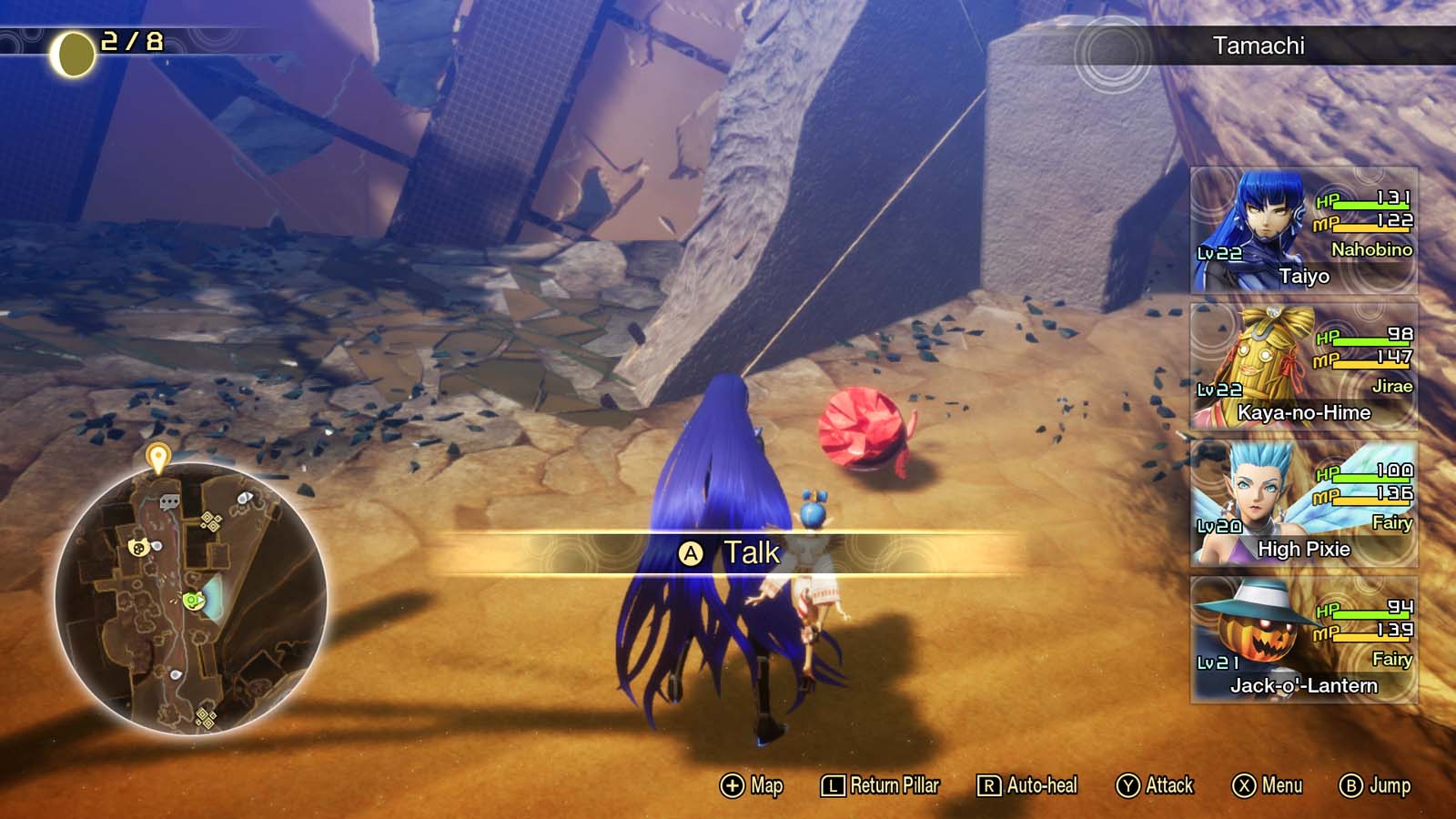Screen dimensions: 1456x819
Task: Click the building icon on the minimap
Action: point(170,500)
